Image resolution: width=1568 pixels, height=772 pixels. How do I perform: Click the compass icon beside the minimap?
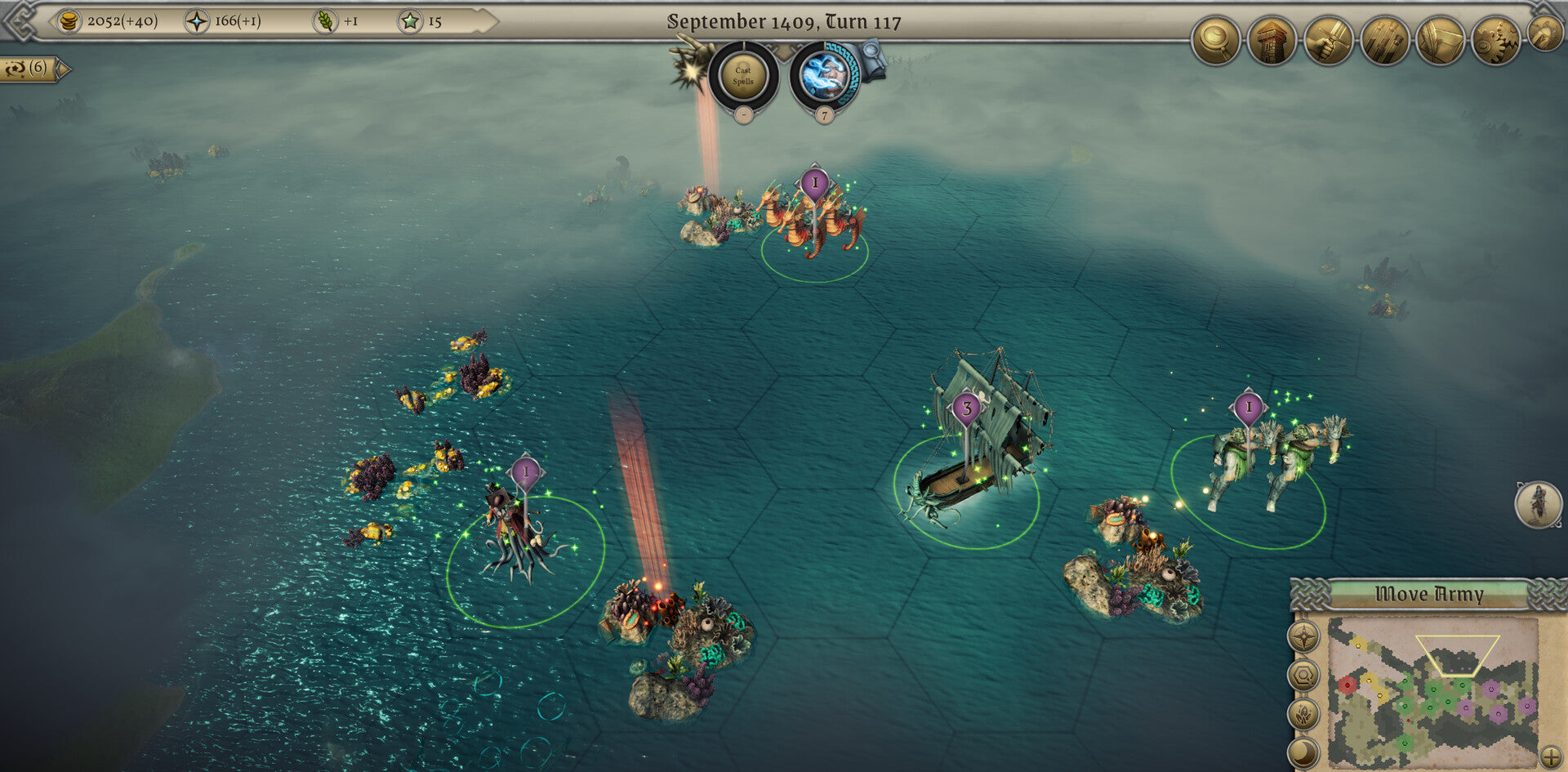[1303, 636]
